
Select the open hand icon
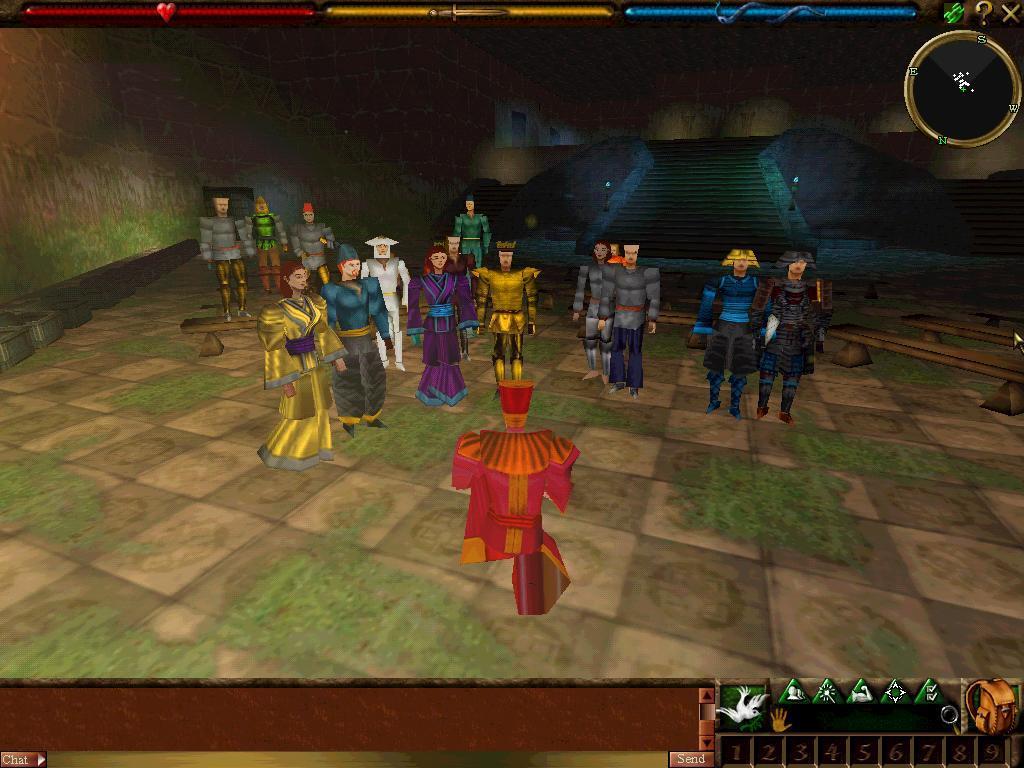coord(779,718)
